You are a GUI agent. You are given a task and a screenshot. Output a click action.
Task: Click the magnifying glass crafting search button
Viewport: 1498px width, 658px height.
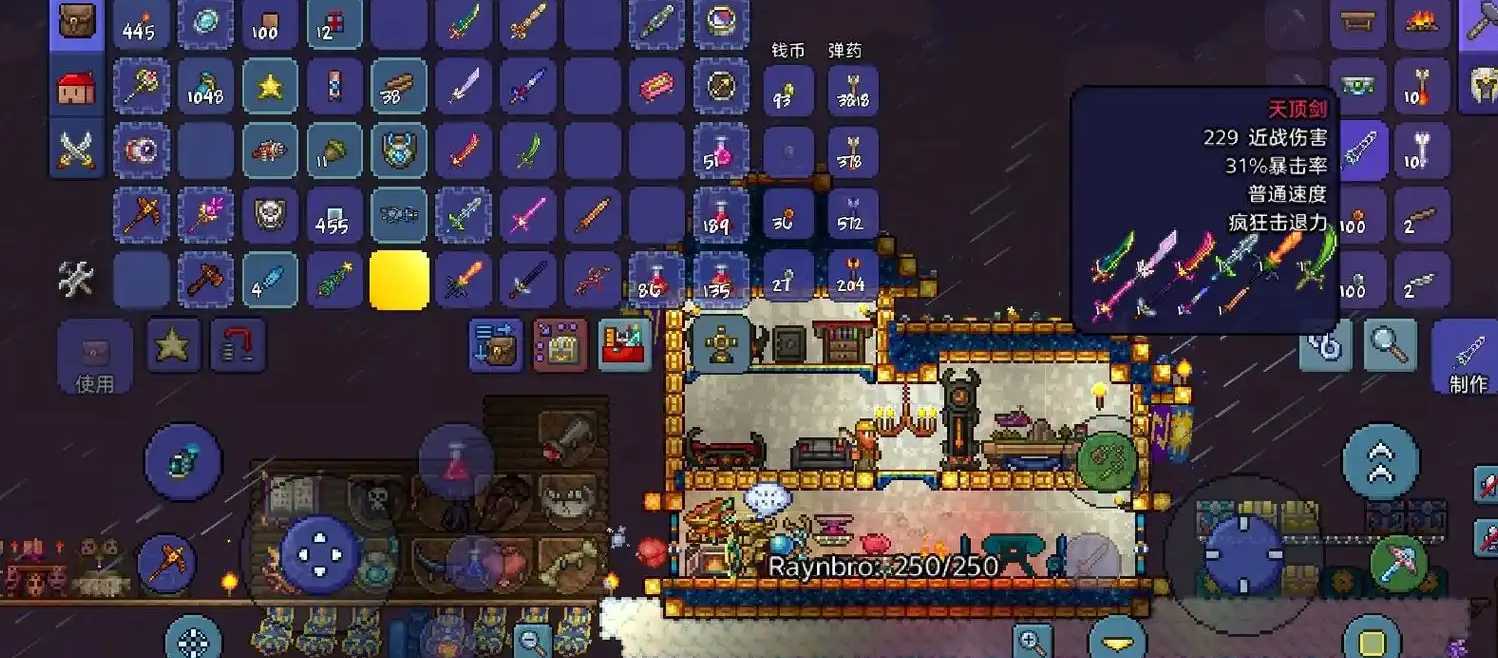point(1389,345)
